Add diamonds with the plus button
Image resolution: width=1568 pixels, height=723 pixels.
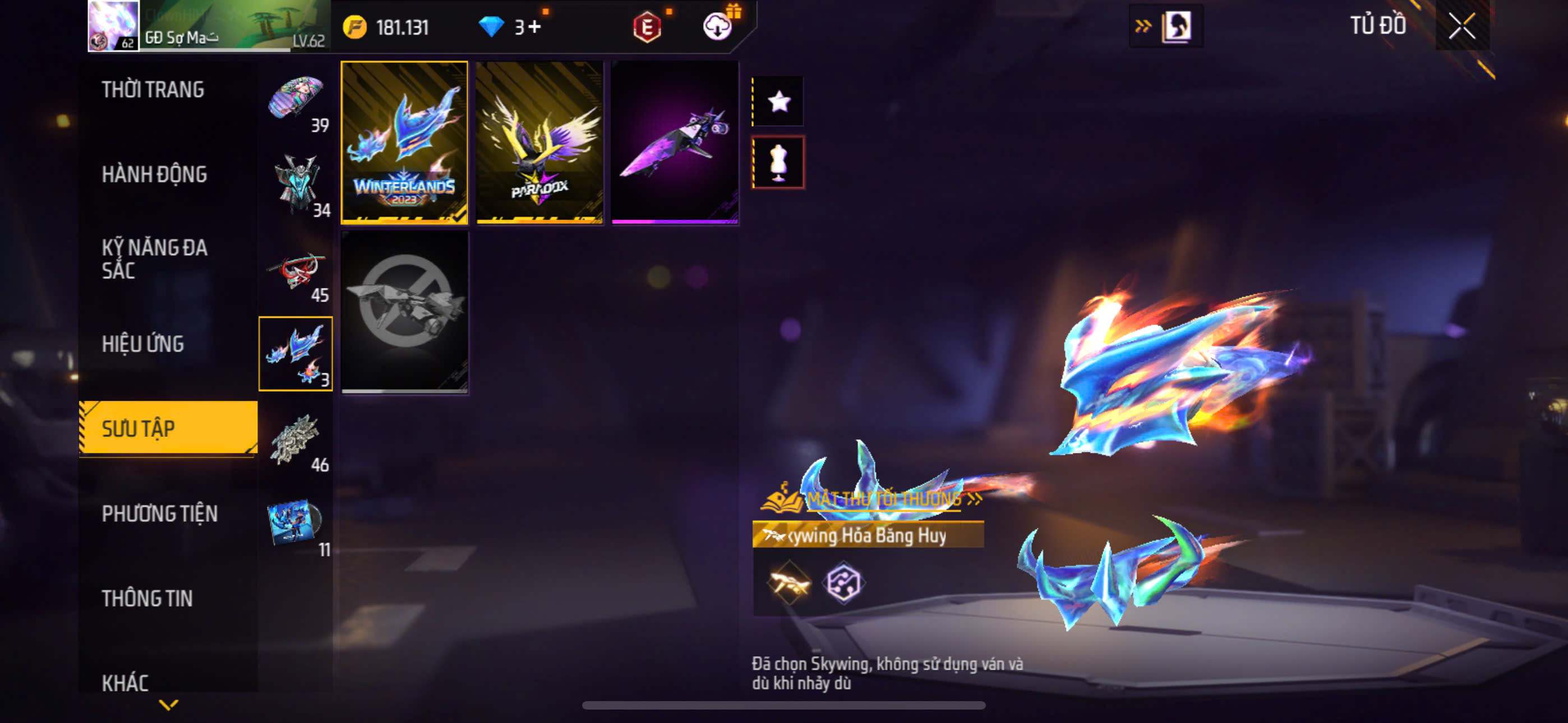point(534,27)
